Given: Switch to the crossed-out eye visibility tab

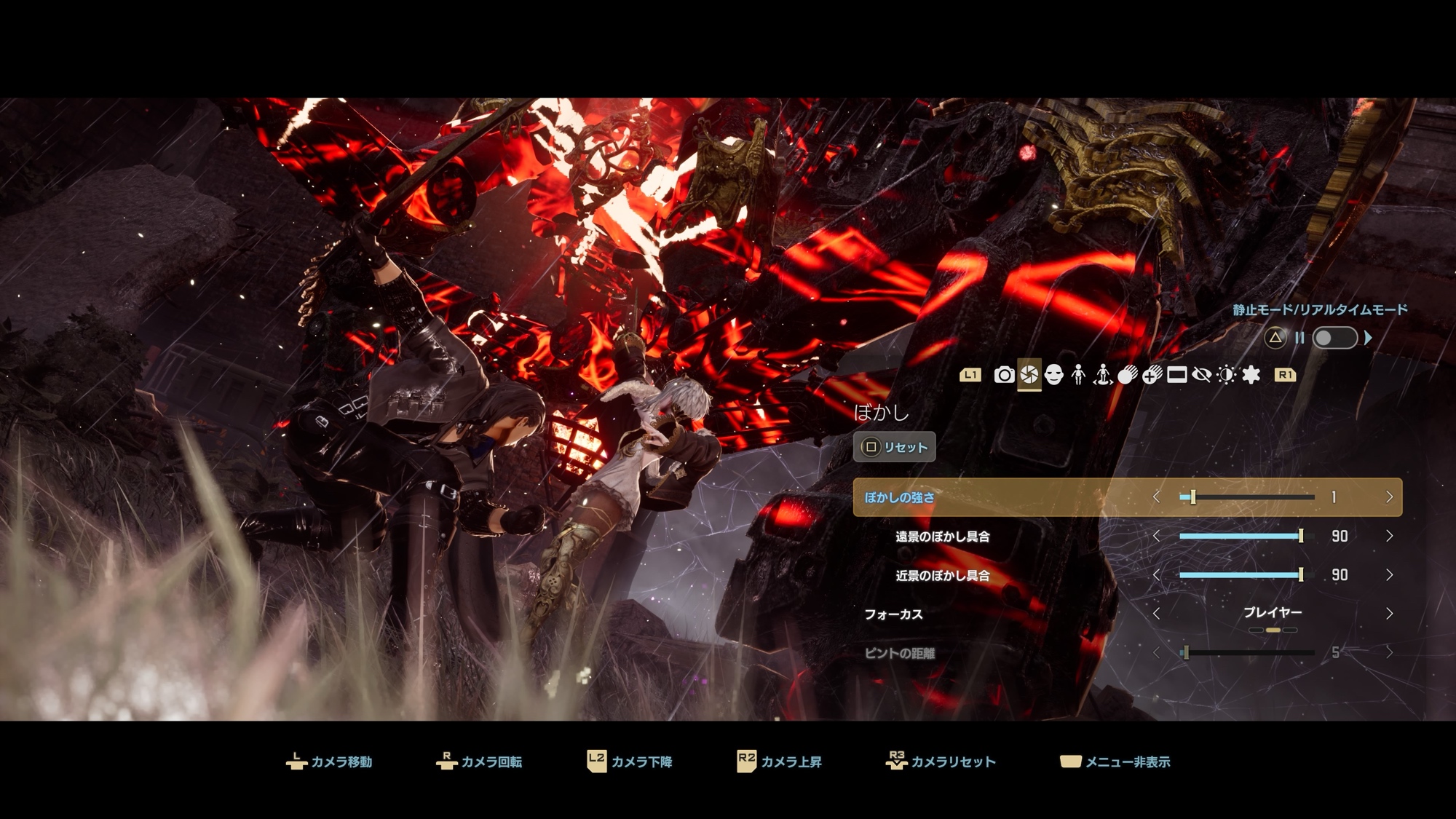Looking at the screenshot, I should pos(1201,375).
